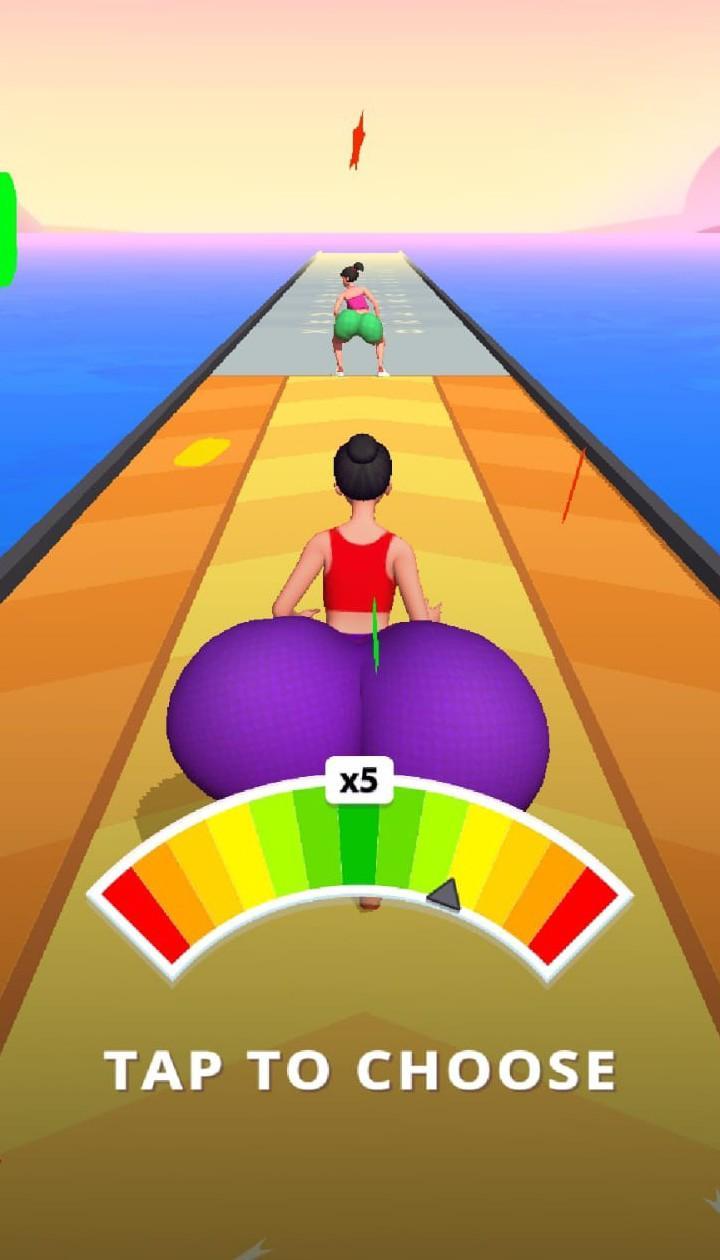
Task: Click the dark green center gauge segment
Action: point(359,845)
